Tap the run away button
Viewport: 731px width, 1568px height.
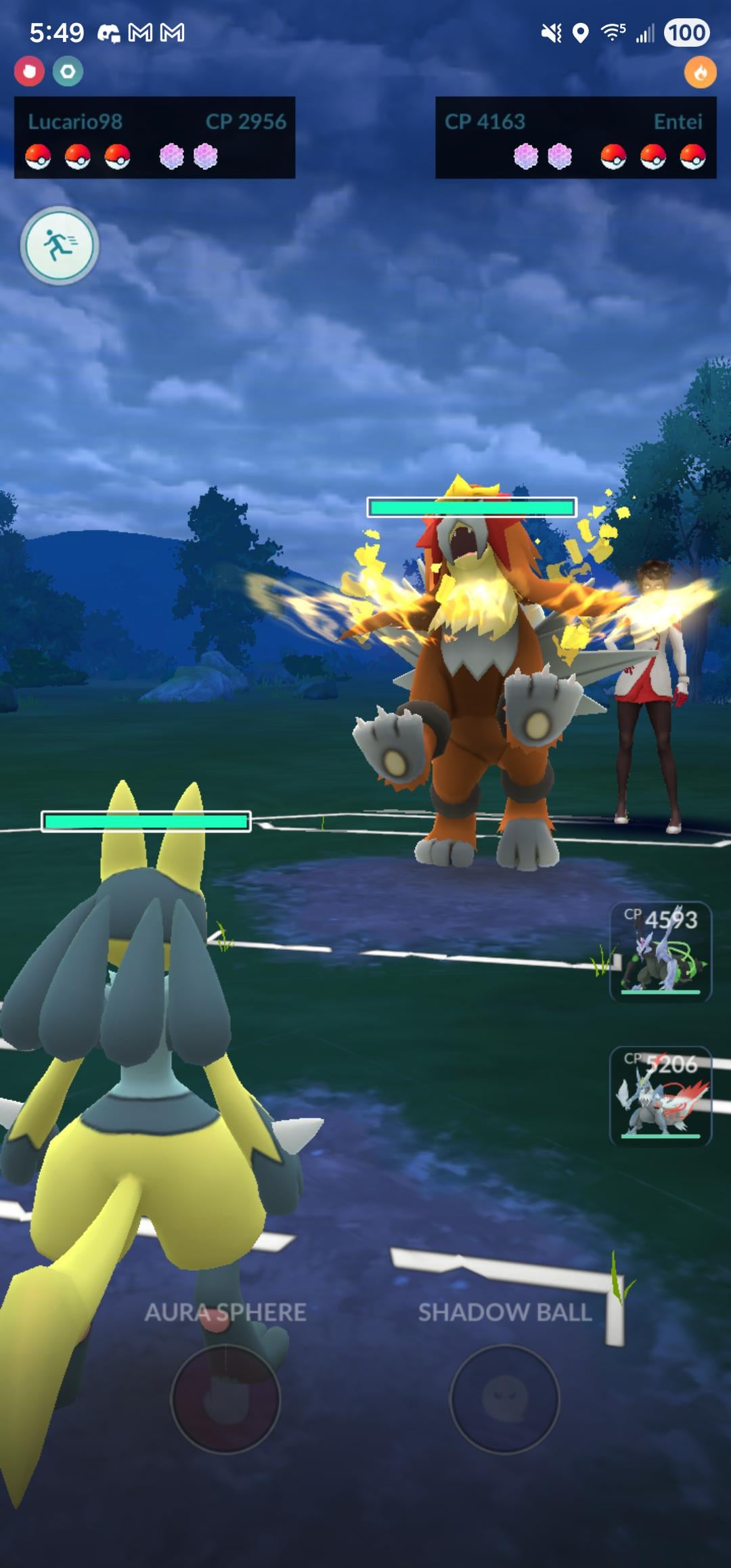[60, 245]
